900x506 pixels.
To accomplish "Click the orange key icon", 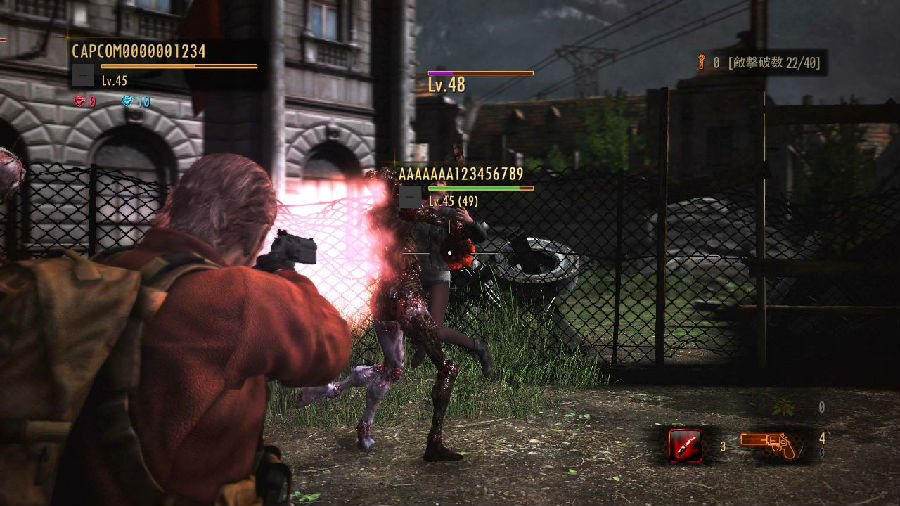I will (701, 62).
